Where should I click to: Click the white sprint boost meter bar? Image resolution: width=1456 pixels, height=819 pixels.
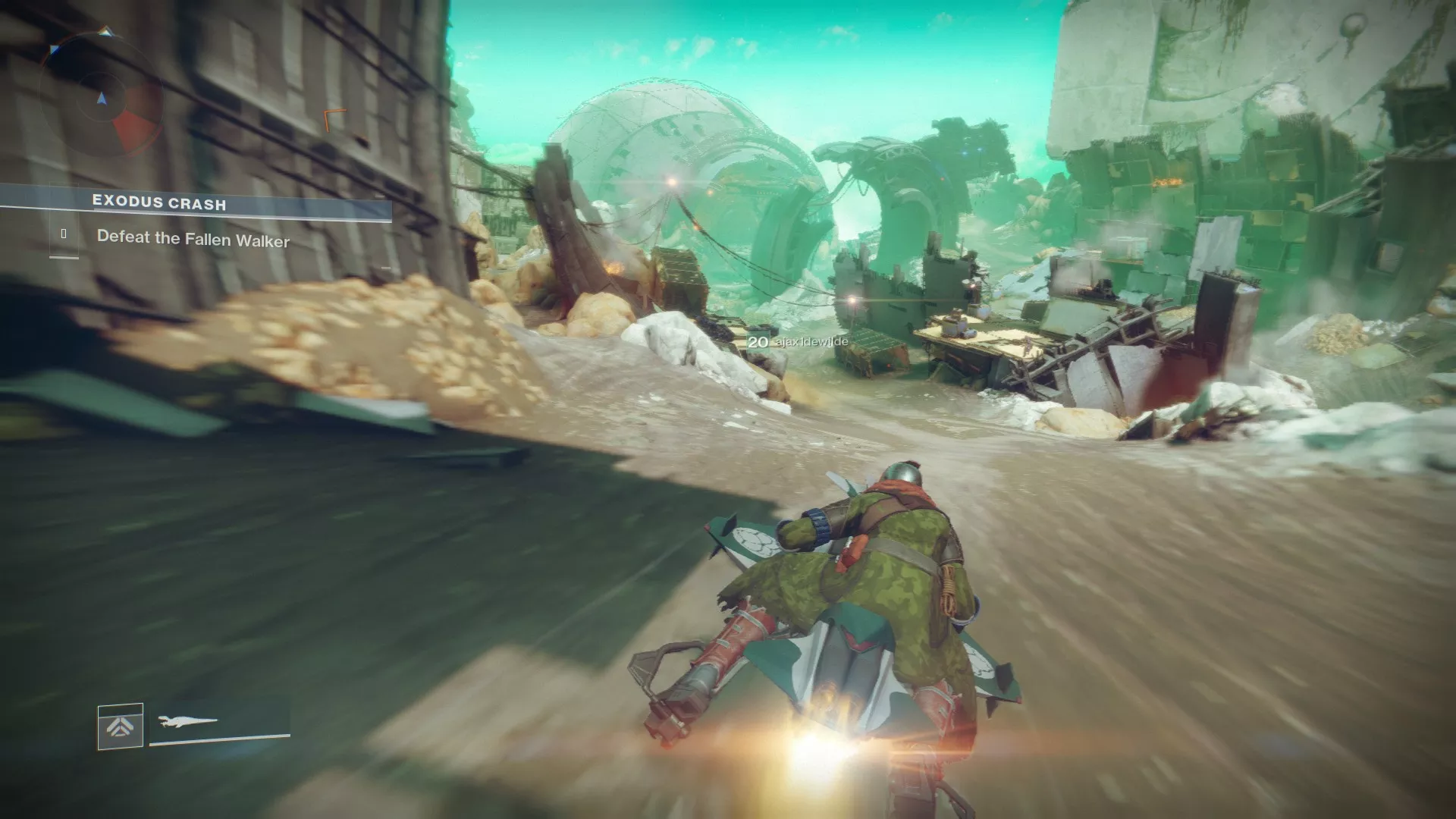point(220,739)
